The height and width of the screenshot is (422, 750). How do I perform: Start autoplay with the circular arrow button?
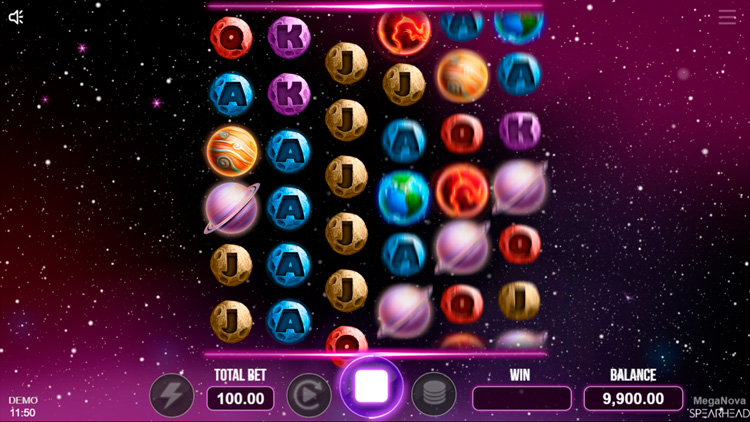click(309, 395)
